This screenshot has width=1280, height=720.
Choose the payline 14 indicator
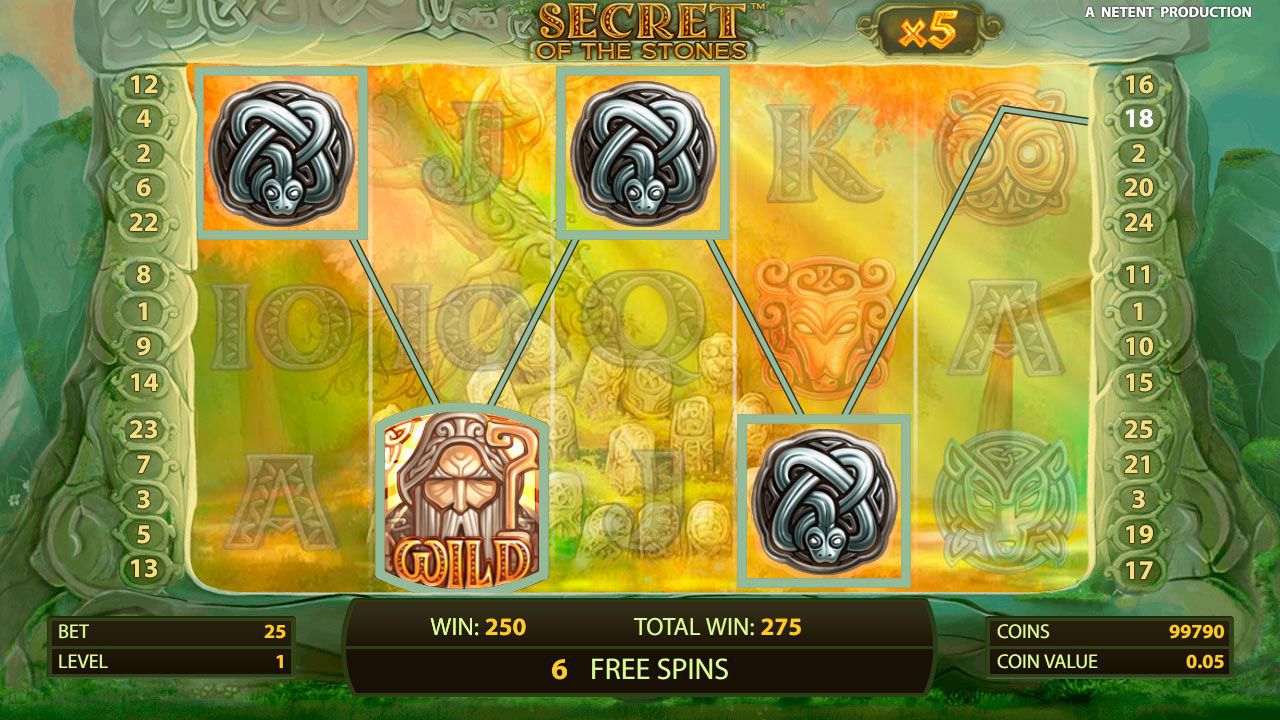pyautogui.click(x=144, y=382)
